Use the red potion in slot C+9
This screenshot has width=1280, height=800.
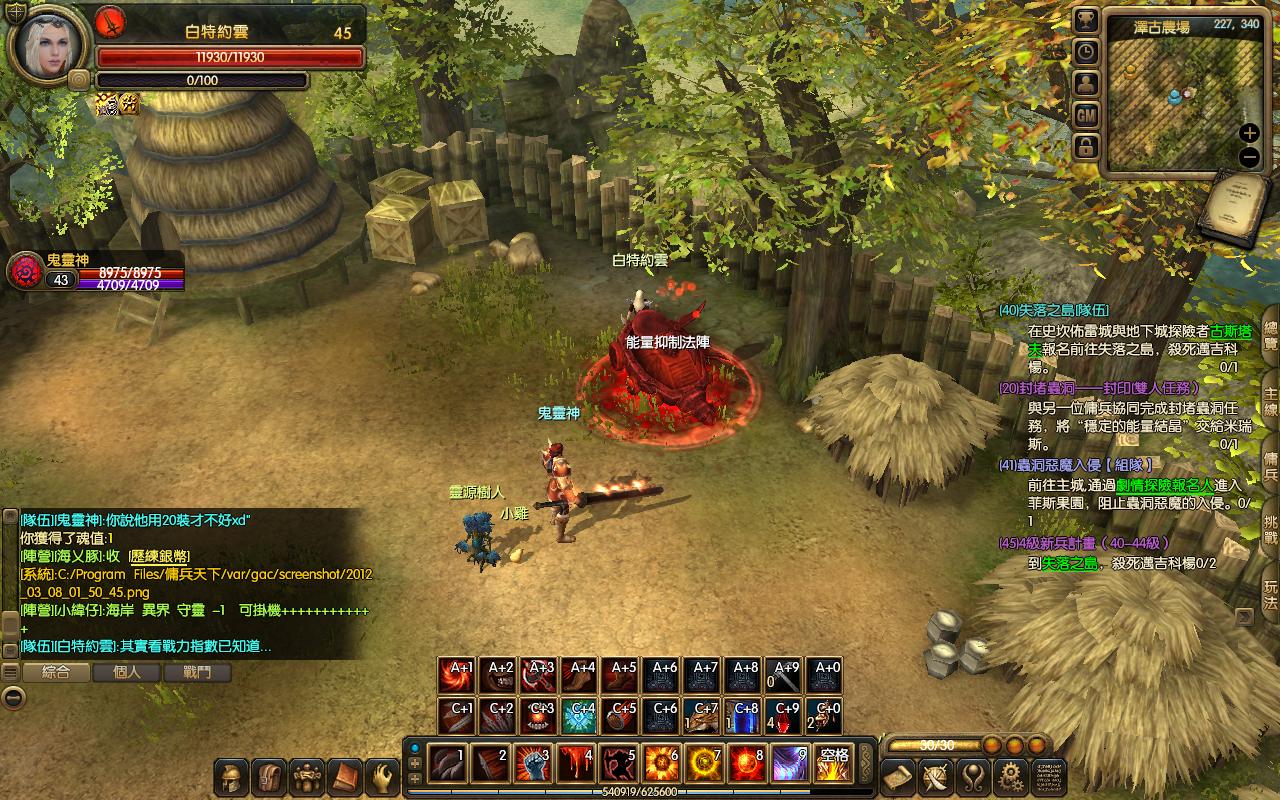(x=785, y=717)
